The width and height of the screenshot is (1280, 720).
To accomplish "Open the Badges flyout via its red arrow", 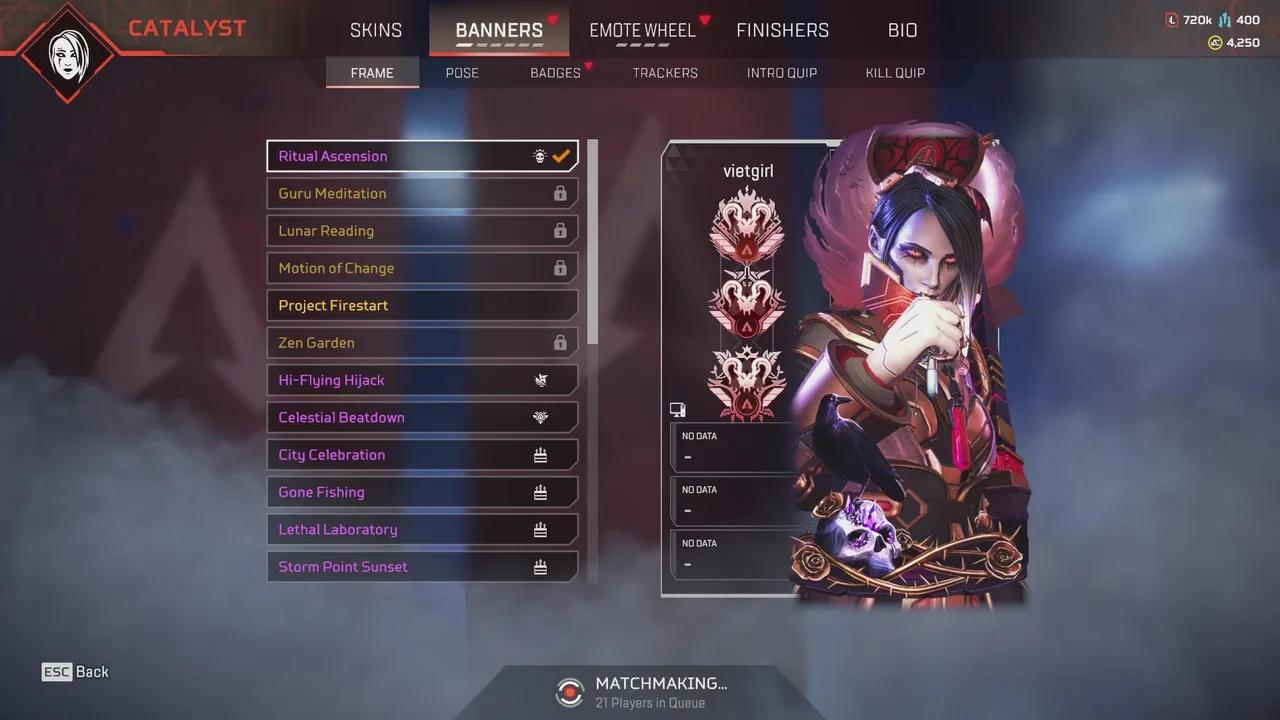I will [588, 66].
